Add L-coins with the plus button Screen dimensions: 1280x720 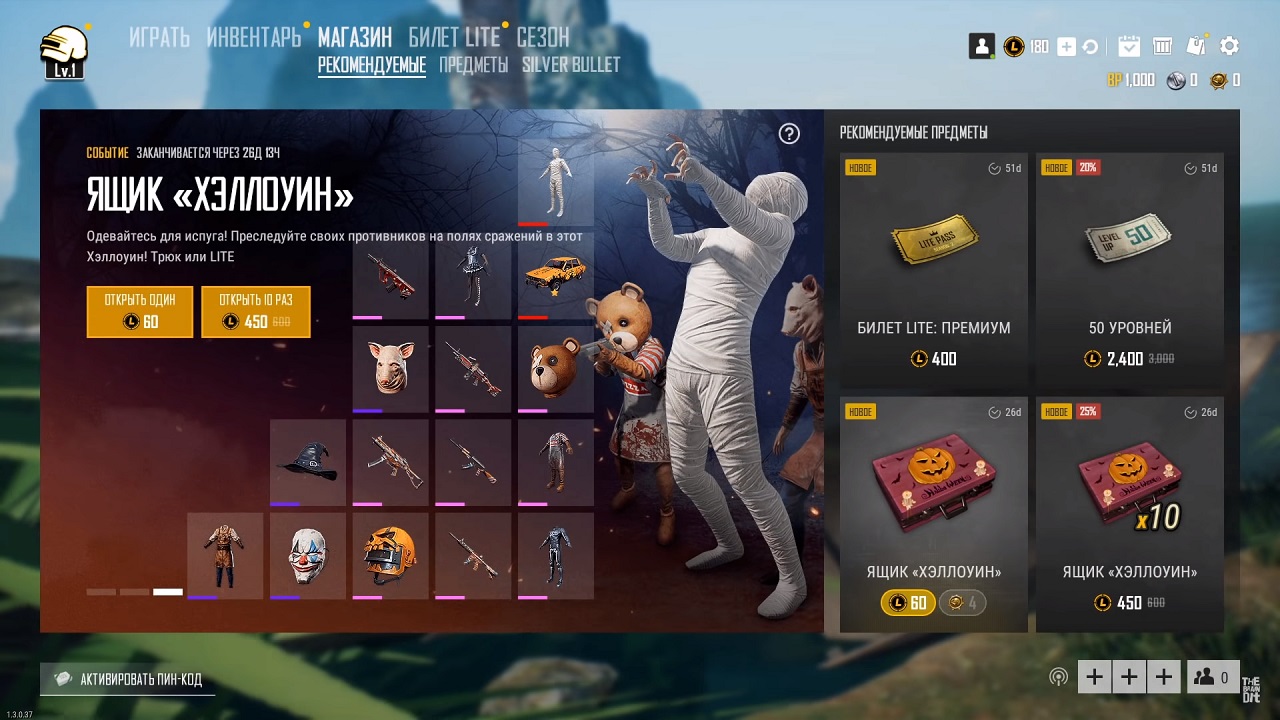click(1066, 47)
